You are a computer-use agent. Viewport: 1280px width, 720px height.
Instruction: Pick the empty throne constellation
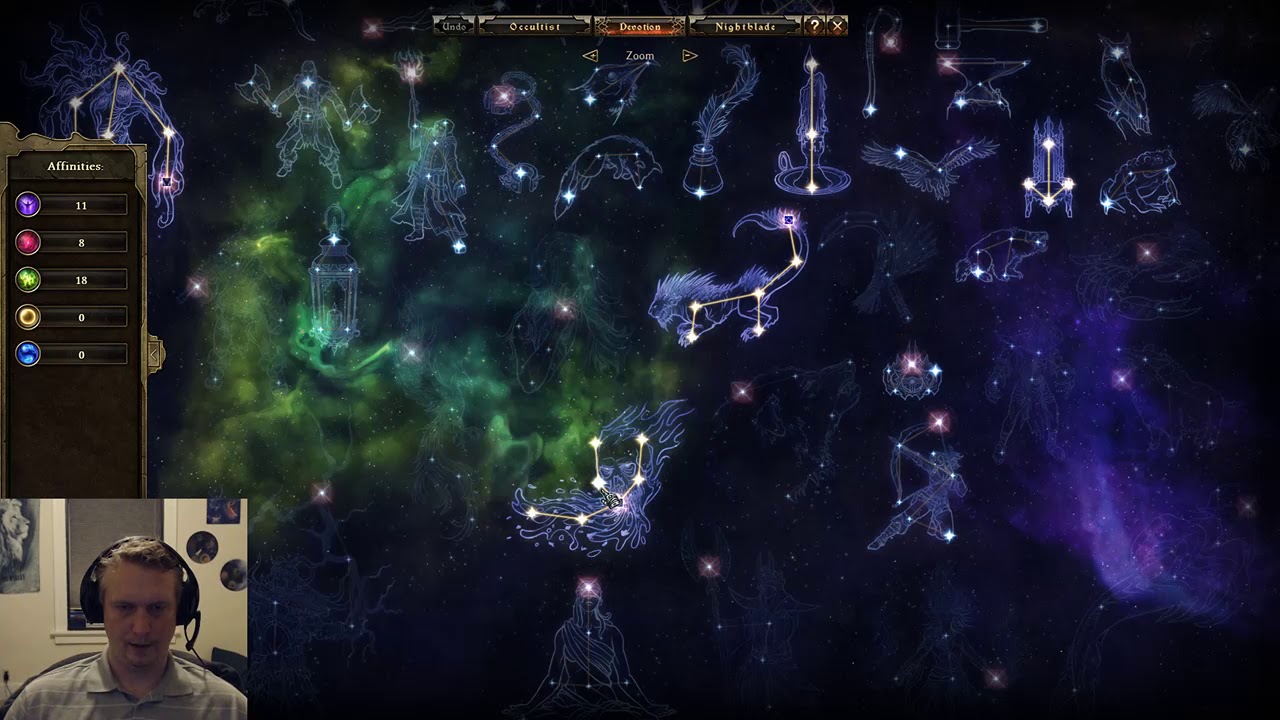tap(1048, 170)
